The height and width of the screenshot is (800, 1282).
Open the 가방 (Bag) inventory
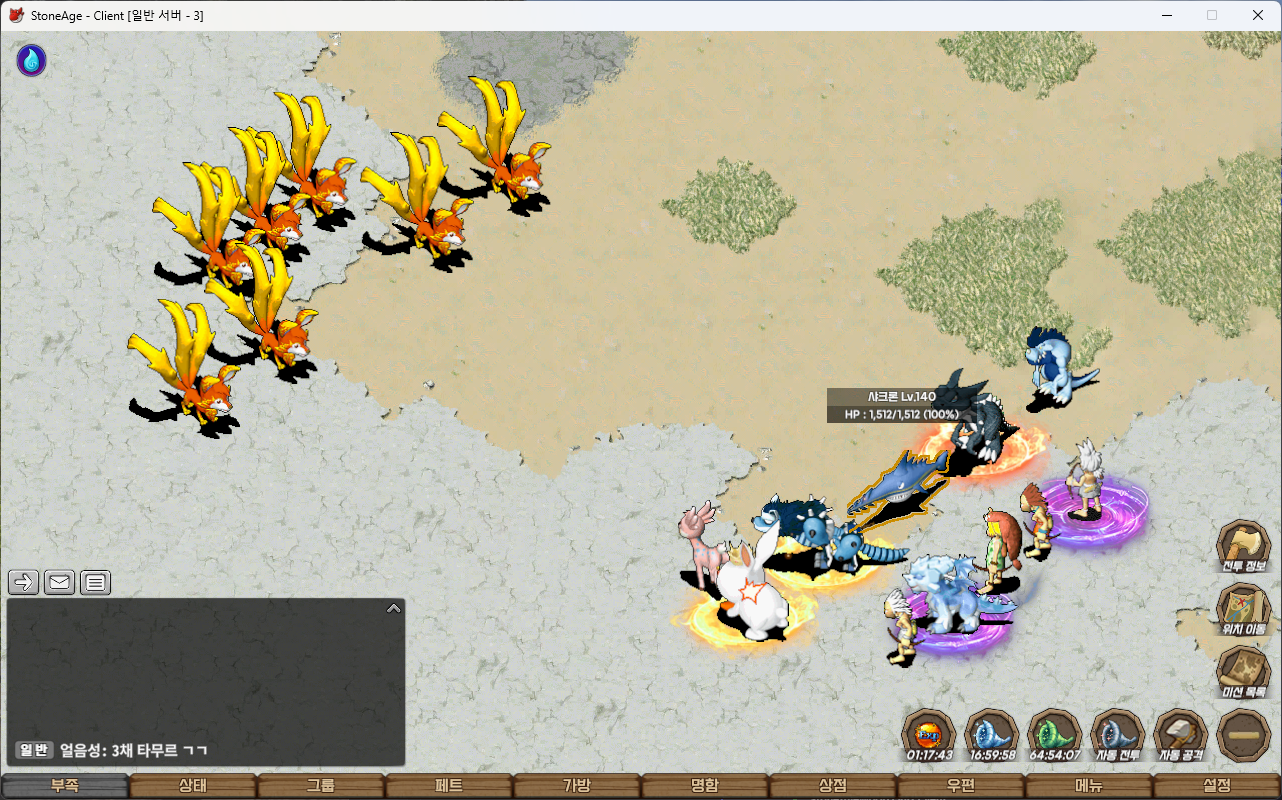pyautogui.click(x=577, y=786)
